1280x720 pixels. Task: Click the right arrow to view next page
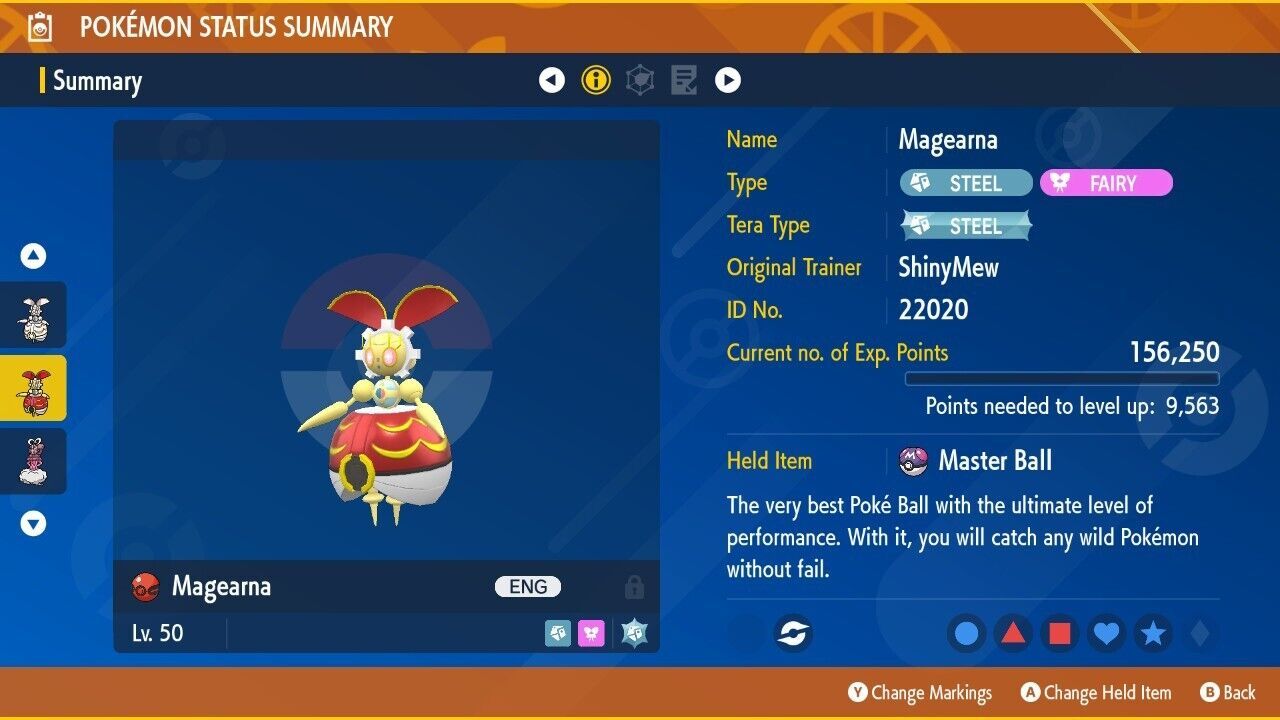pos(728,80)
